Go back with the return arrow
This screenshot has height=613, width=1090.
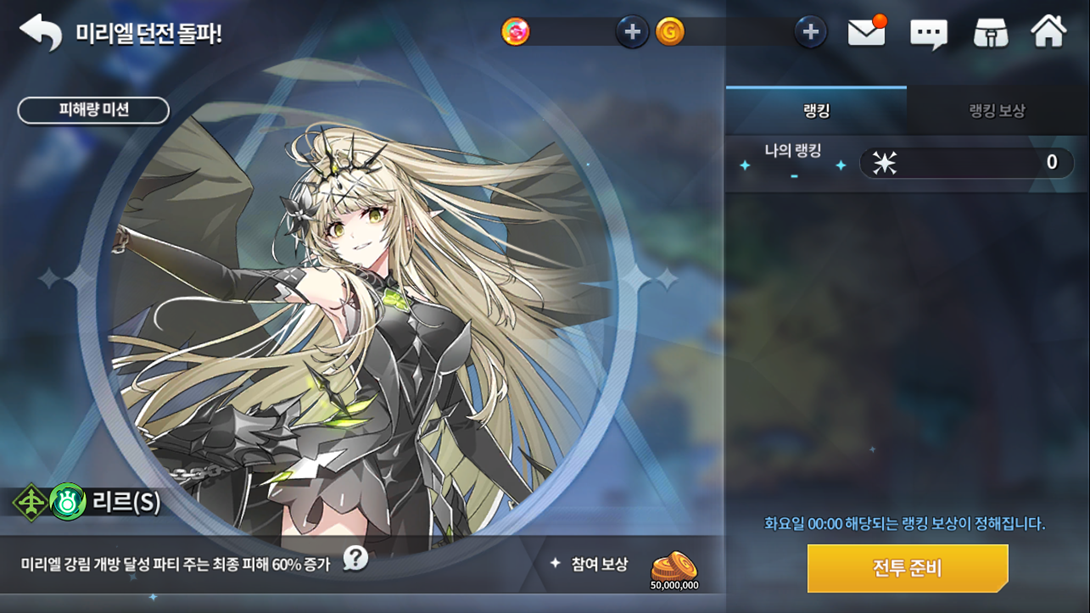point(40,32)
